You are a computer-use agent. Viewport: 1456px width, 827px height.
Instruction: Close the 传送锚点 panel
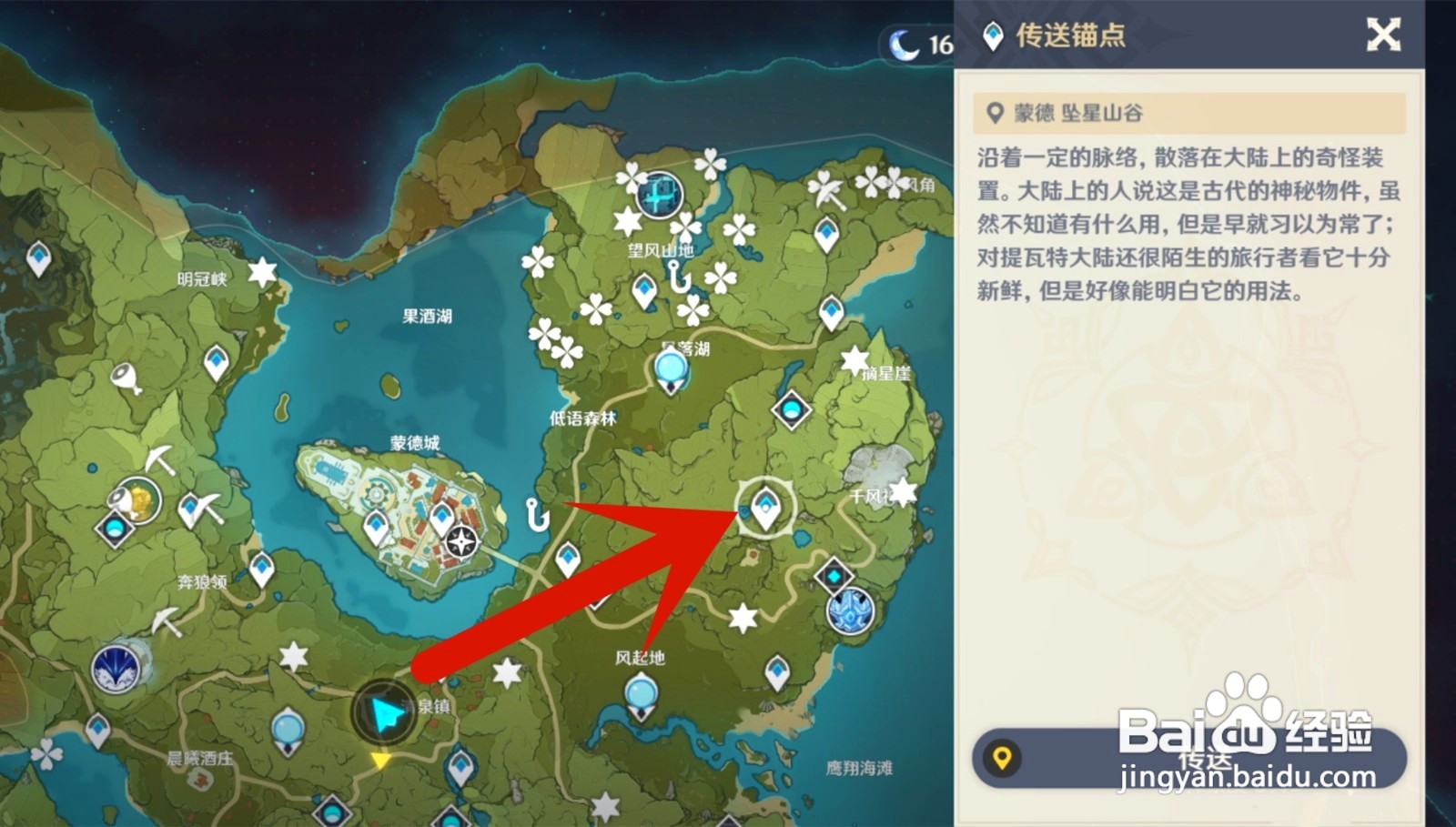tap(1384, 33)
